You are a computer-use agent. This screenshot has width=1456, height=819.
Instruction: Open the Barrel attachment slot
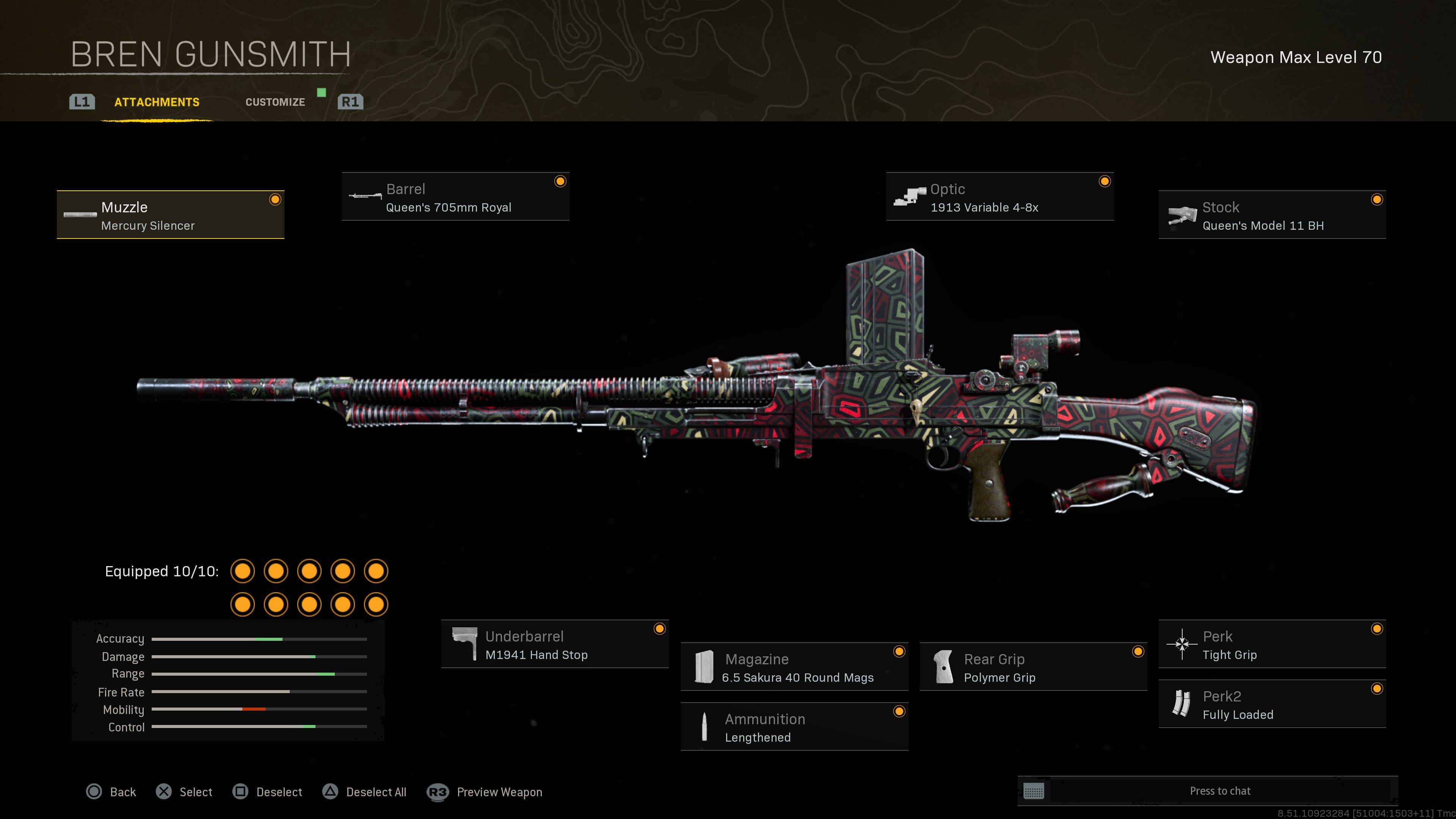(x=455, y=197)
